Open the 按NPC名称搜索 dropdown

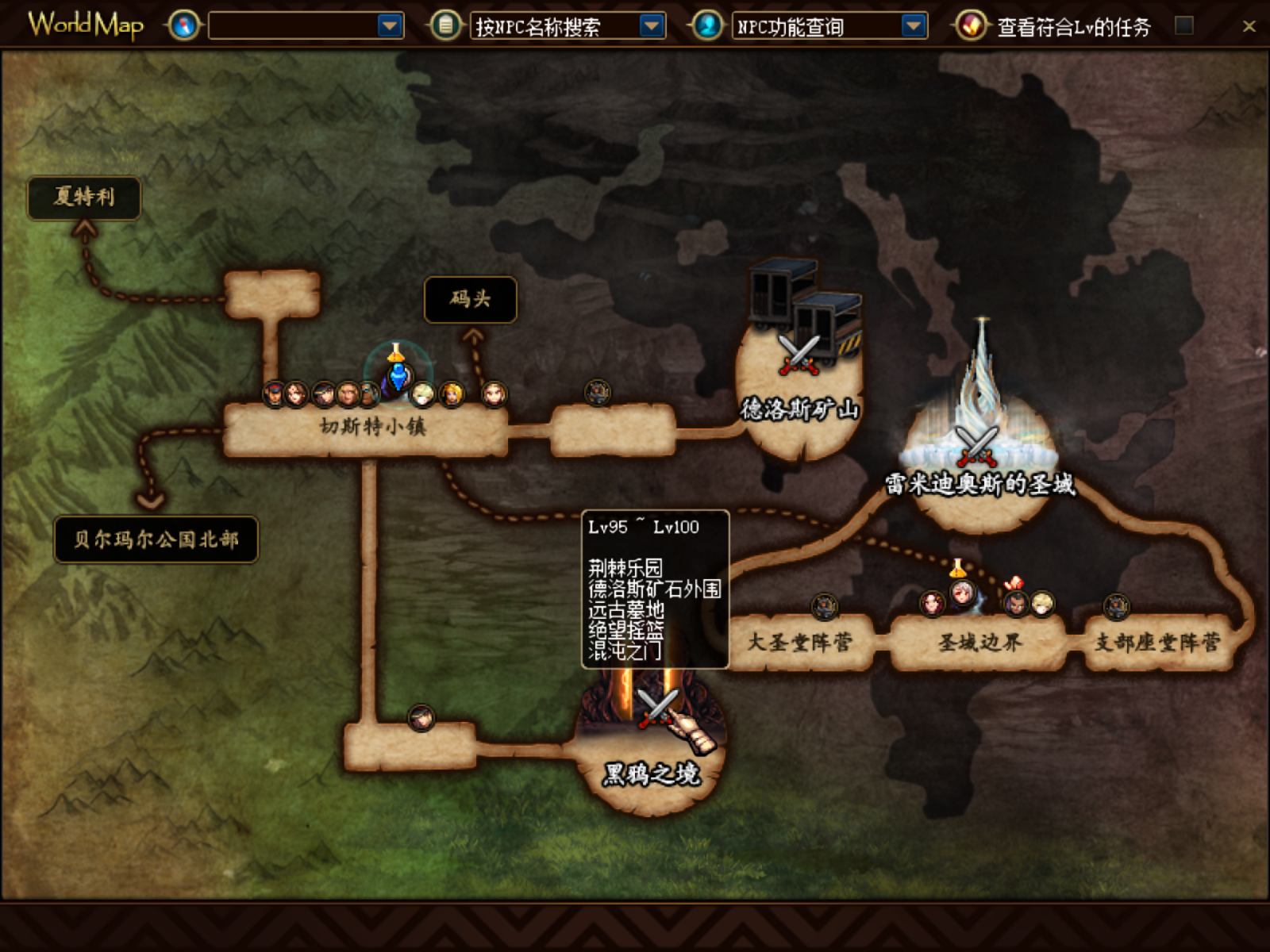[652, 27]
